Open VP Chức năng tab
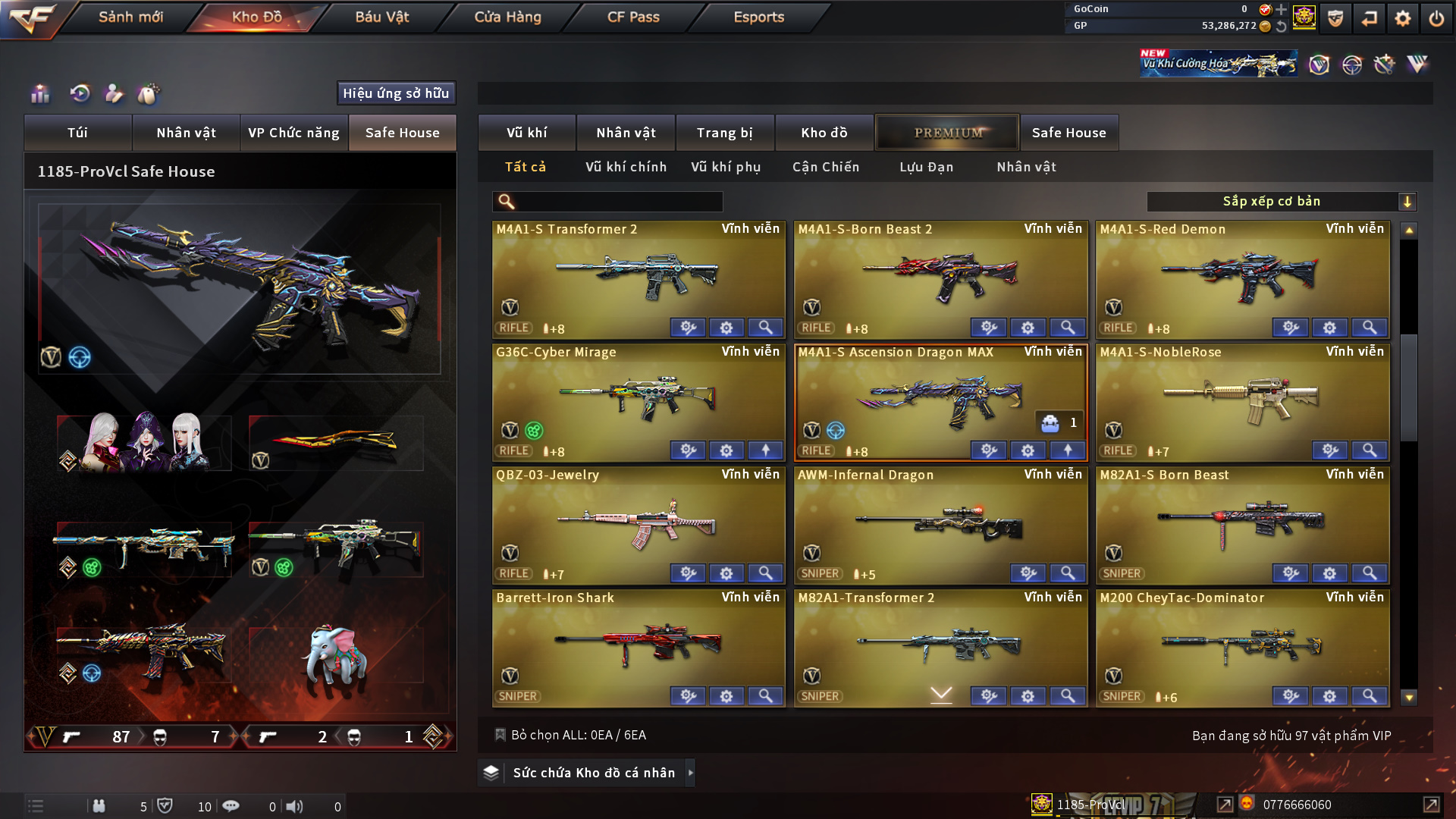The width and height of the screenshot is (1456, 819). tap(293, 133)
